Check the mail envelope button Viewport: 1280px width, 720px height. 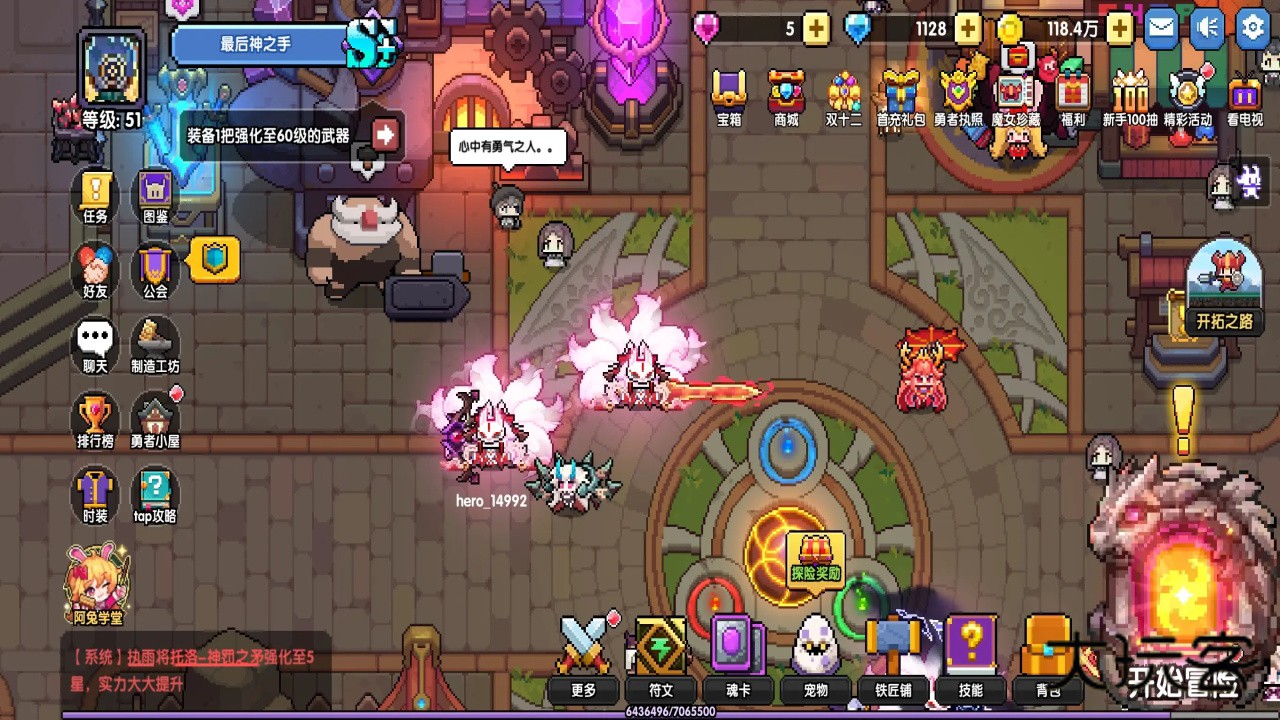pos(1161,28)
